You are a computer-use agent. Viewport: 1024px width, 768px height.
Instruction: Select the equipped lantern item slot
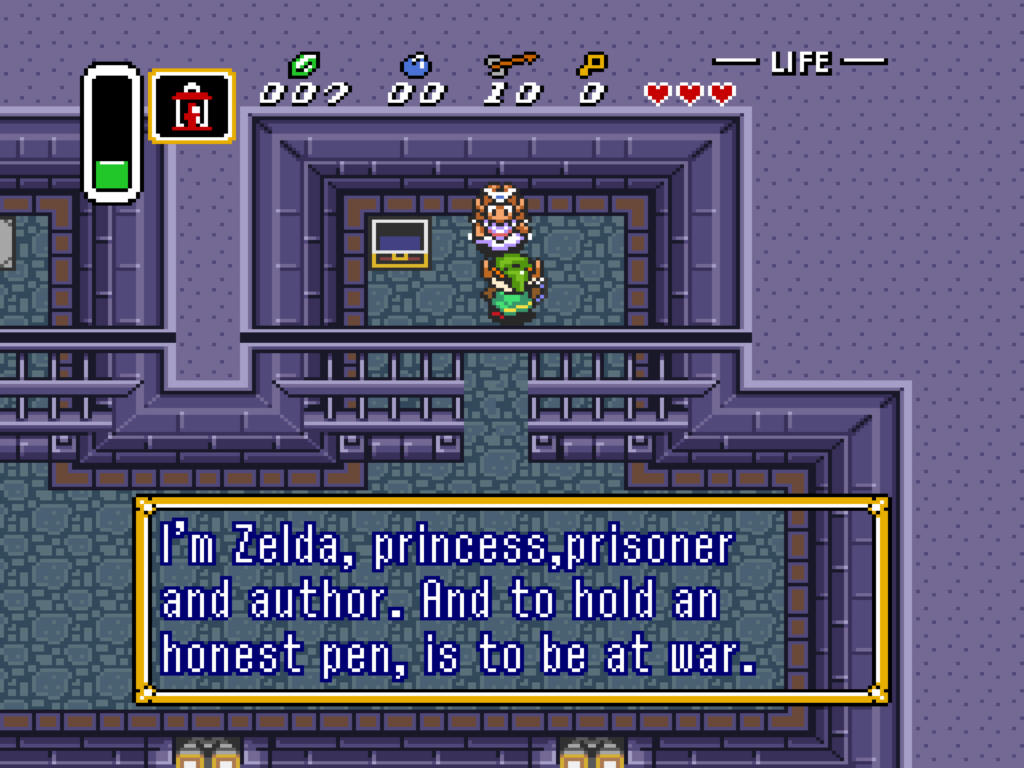tap(191, 105)
